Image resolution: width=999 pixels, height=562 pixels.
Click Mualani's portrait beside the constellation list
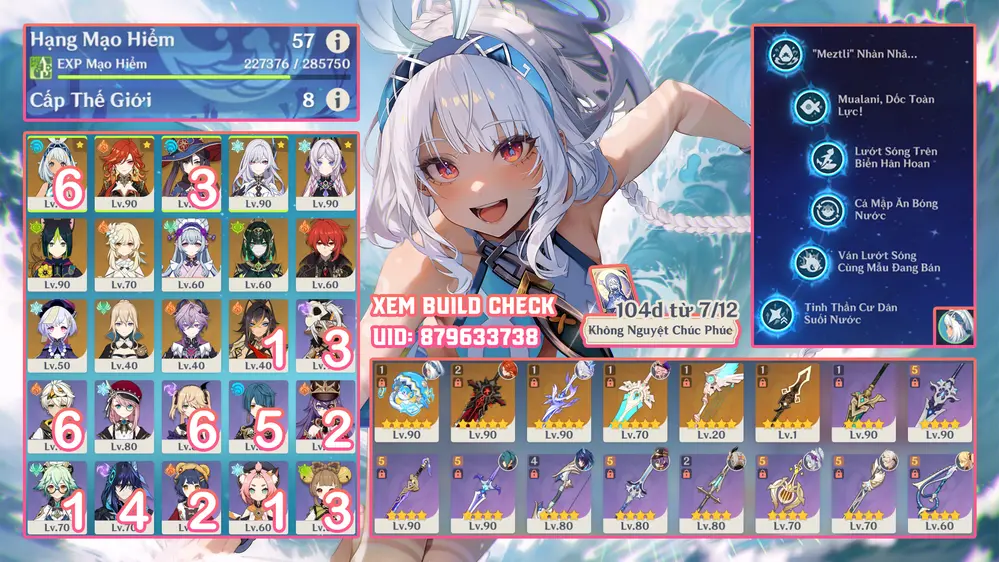click(x=954, y=327)
